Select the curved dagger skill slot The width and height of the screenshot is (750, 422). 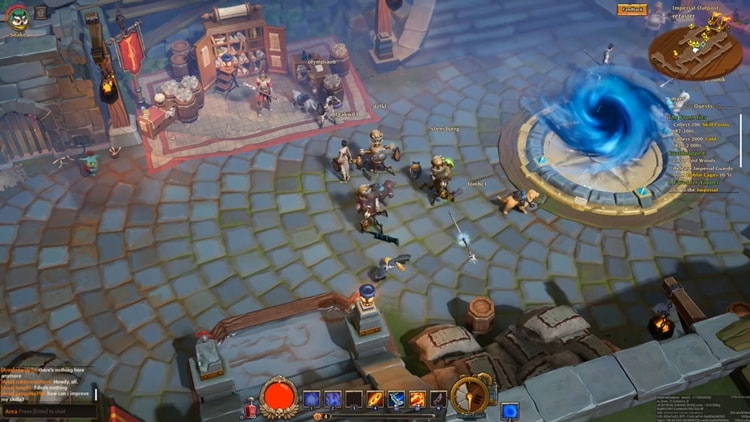point(439,399)
